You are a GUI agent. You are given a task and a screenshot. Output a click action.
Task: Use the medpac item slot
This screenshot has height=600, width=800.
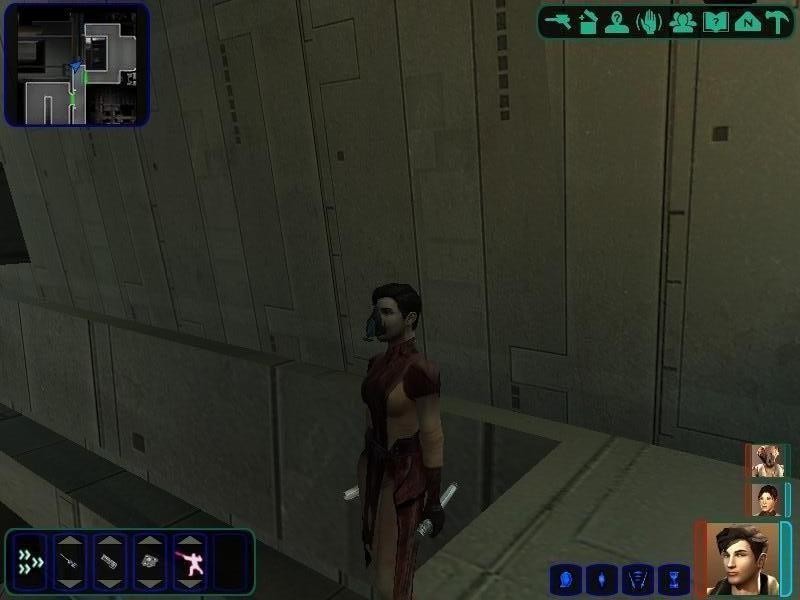point(108,562)
